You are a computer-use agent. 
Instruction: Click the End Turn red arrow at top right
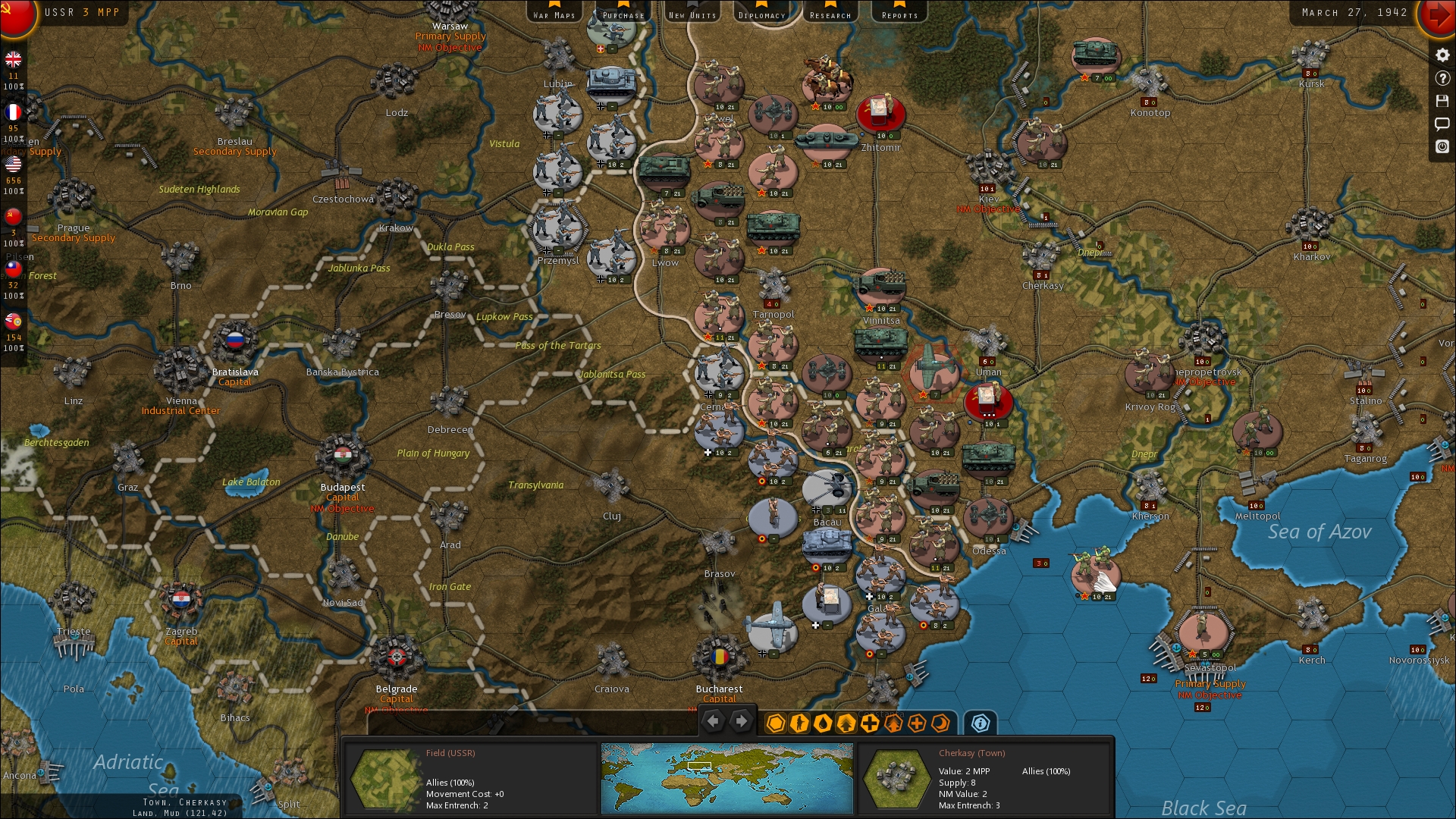1439,19
